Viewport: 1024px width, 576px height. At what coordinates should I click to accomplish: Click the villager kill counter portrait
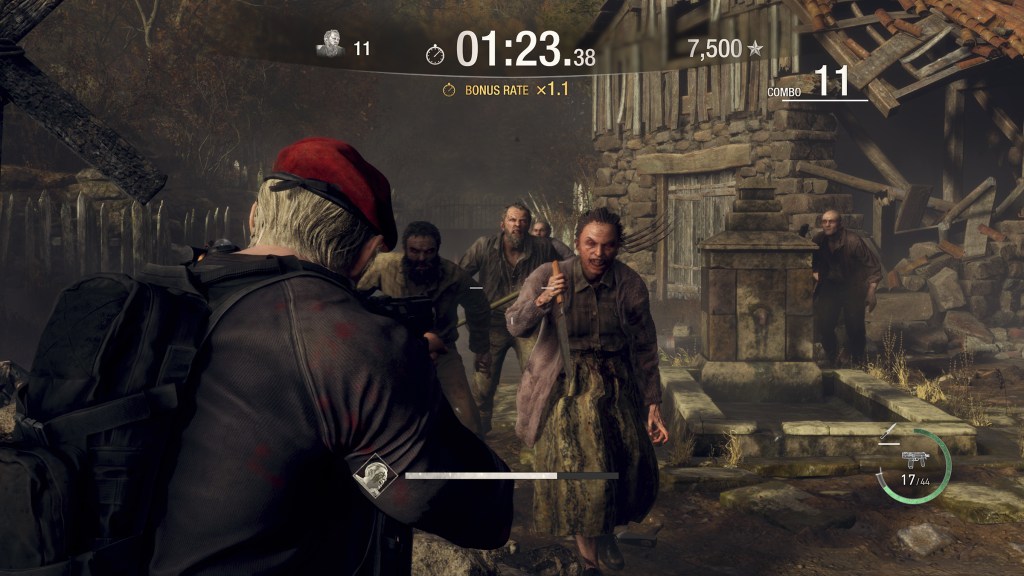click(x=330, y=46)
